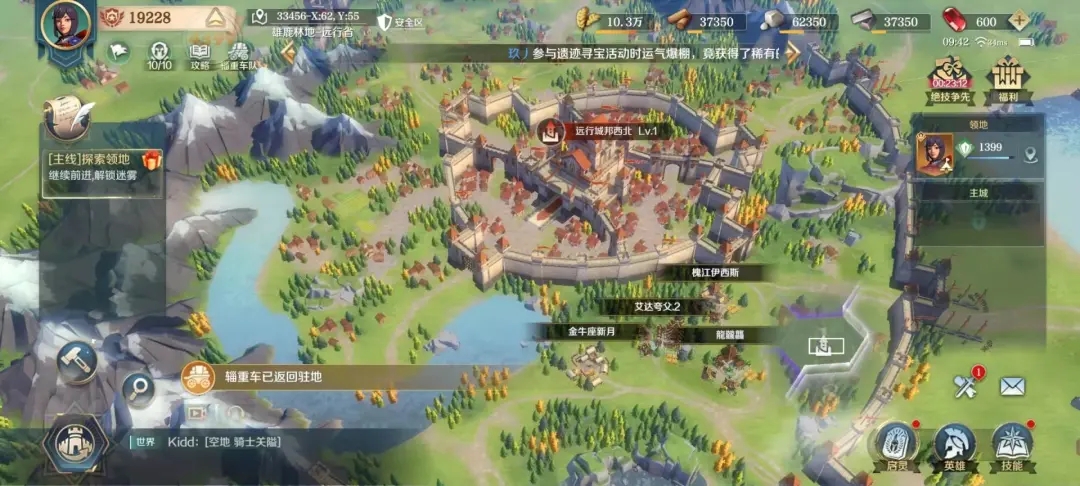Open the 辎重车队 supply convoy menu
The image size is (1080, 486).
(x=237, y=53)
